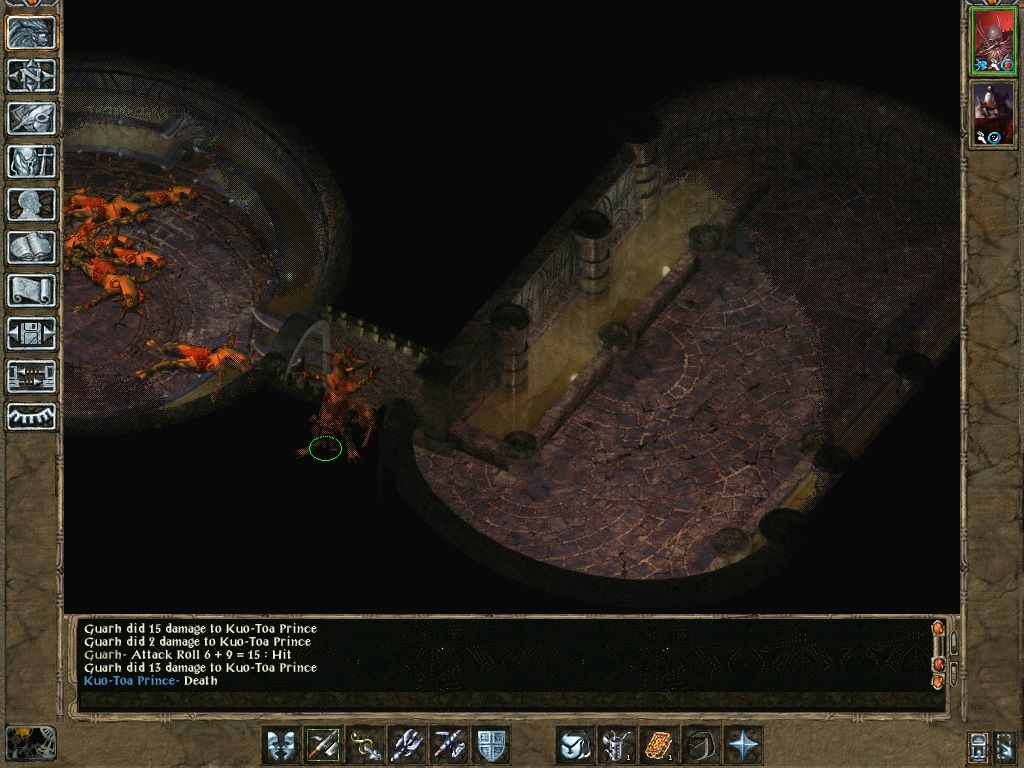Select the crossed blue weapons slot

pos(449,745)
